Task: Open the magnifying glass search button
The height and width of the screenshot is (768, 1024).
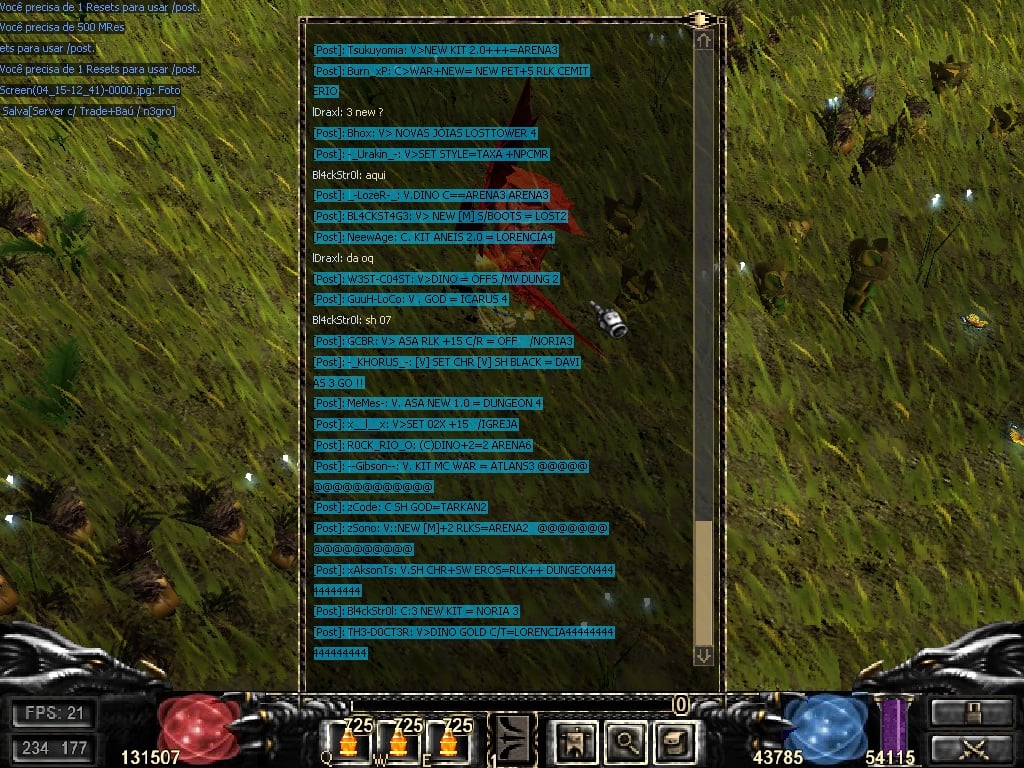Action: tap(626, 741)
